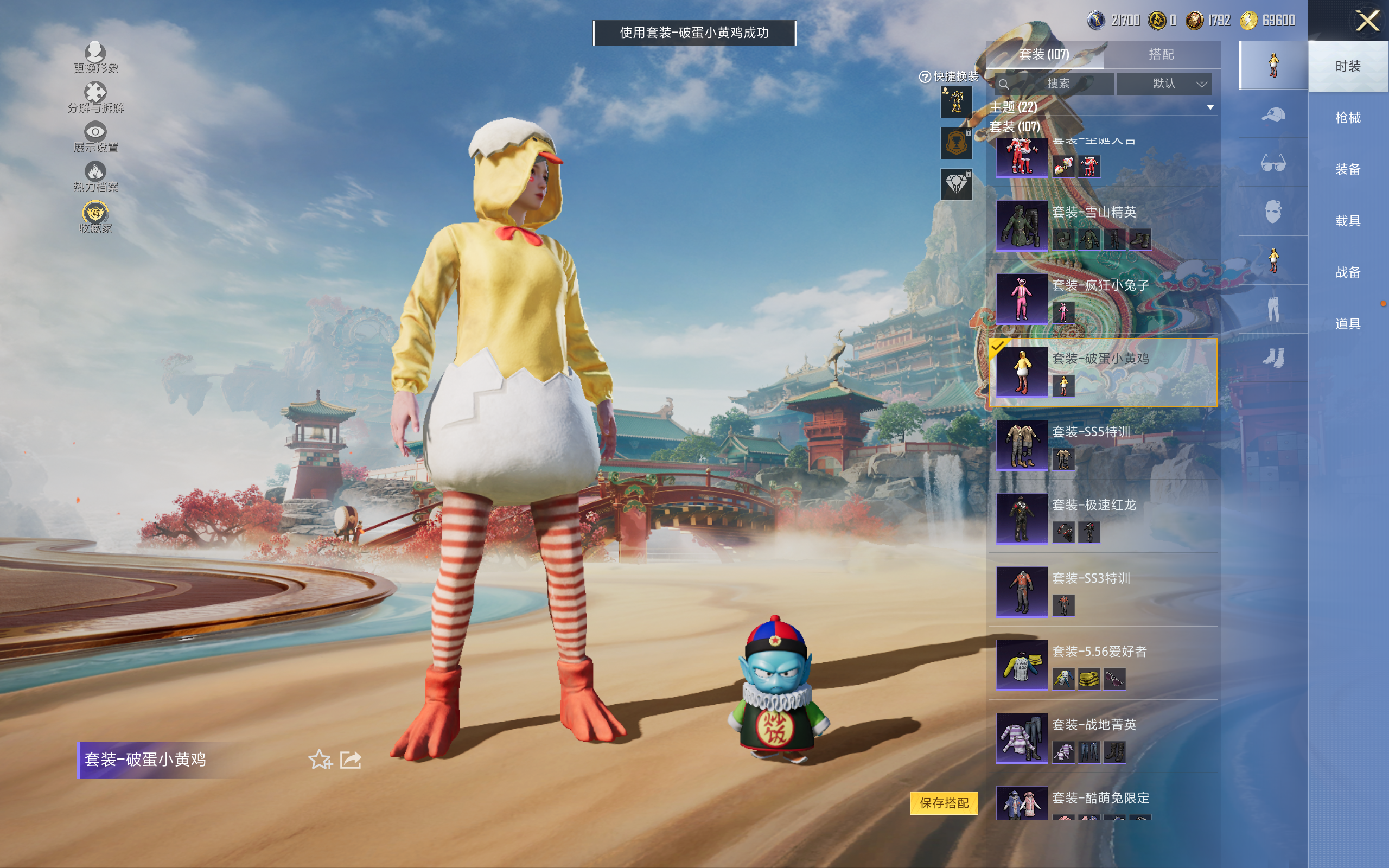Switch to the 搭配 tab
The height and width of the screenshot is (868, 1389).
coord(1161,55)
